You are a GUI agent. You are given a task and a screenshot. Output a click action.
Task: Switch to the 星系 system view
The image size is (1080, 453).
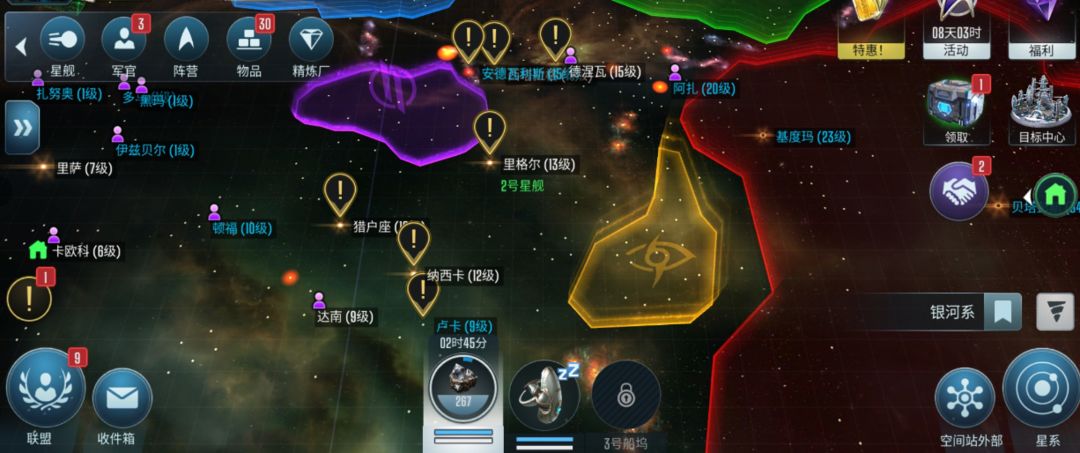(x=1040, y=390)
